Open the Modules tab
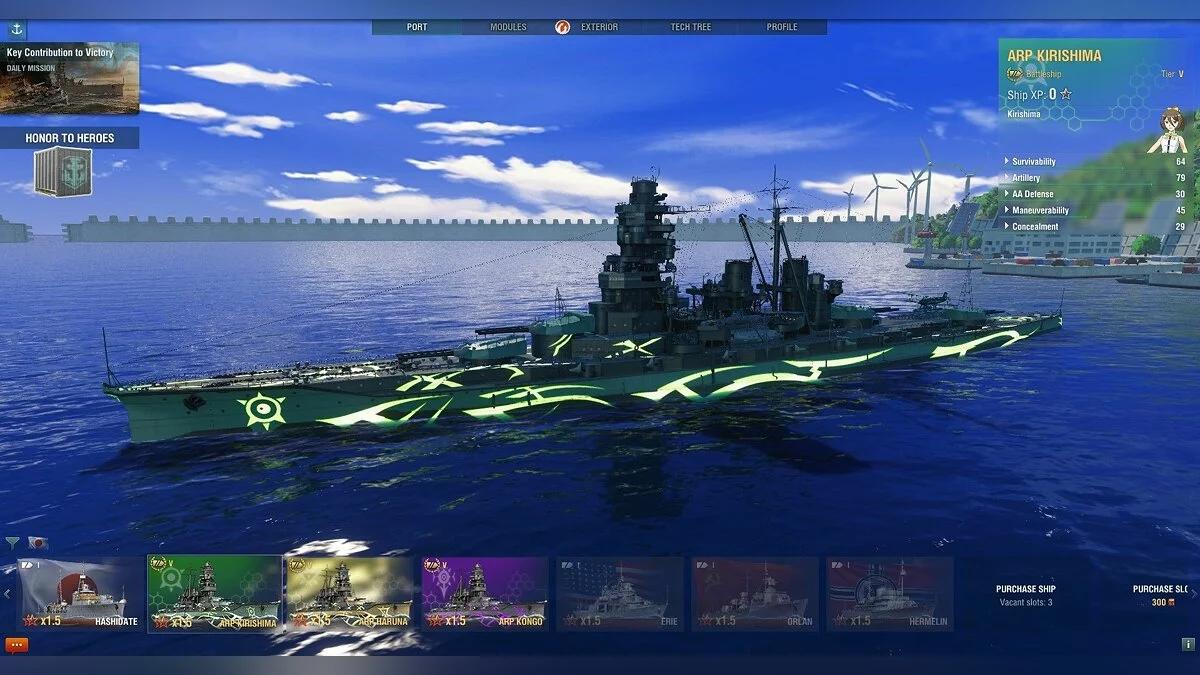The image size is (1200, 675). (508, 27)
